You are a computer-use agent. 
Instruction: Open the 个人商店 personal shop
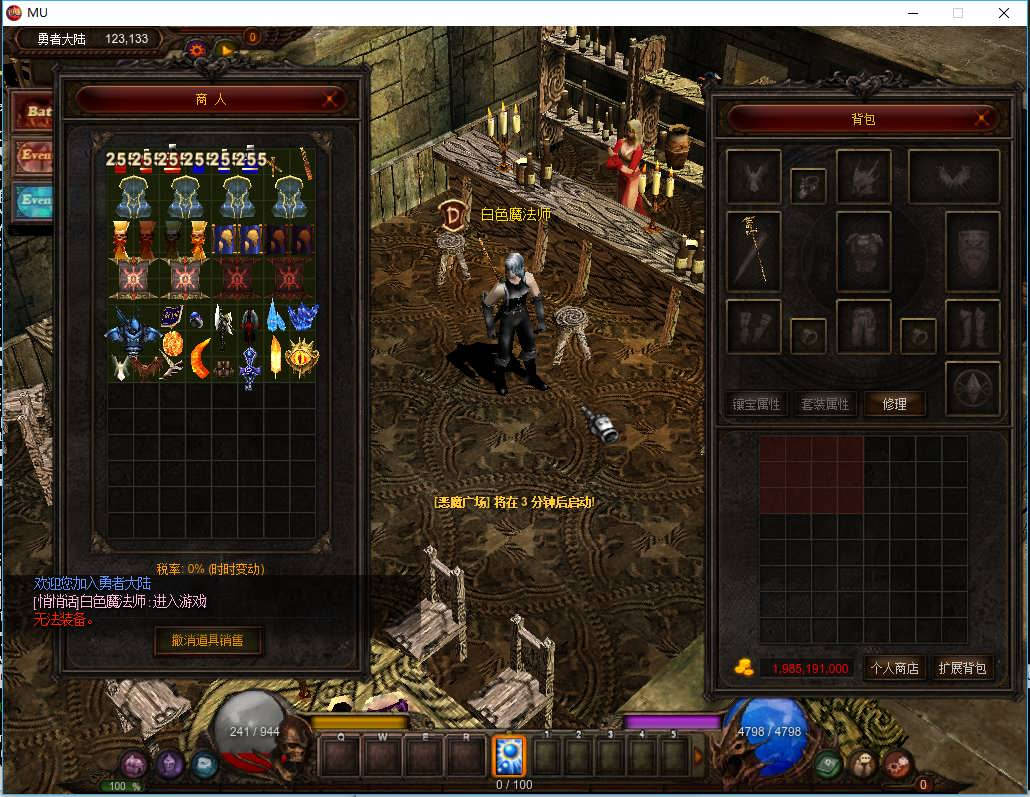894,668
